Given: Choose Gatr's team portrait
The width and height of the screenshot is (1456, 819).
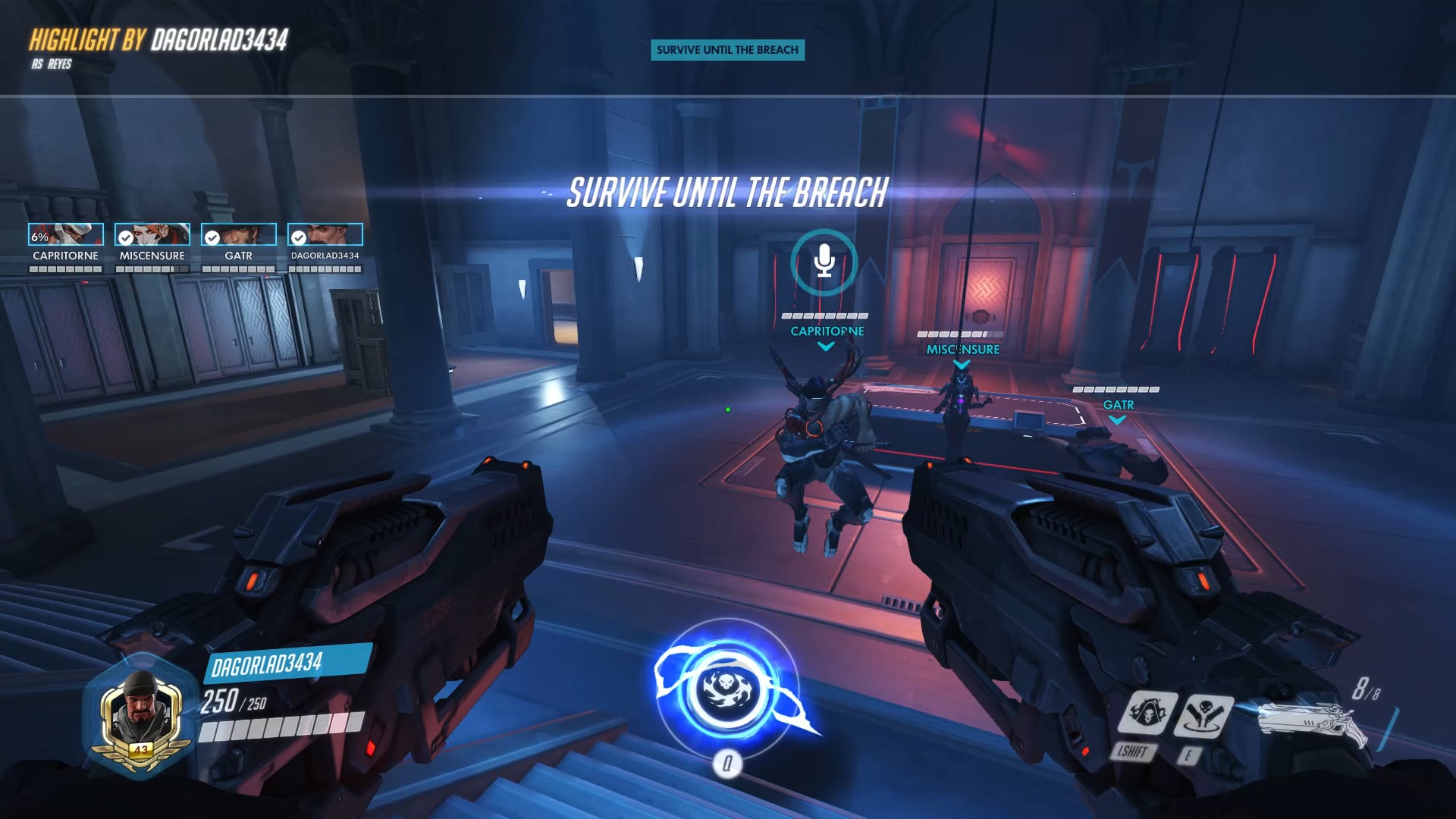Looking at the screenshot, I should tap(239, 234).
